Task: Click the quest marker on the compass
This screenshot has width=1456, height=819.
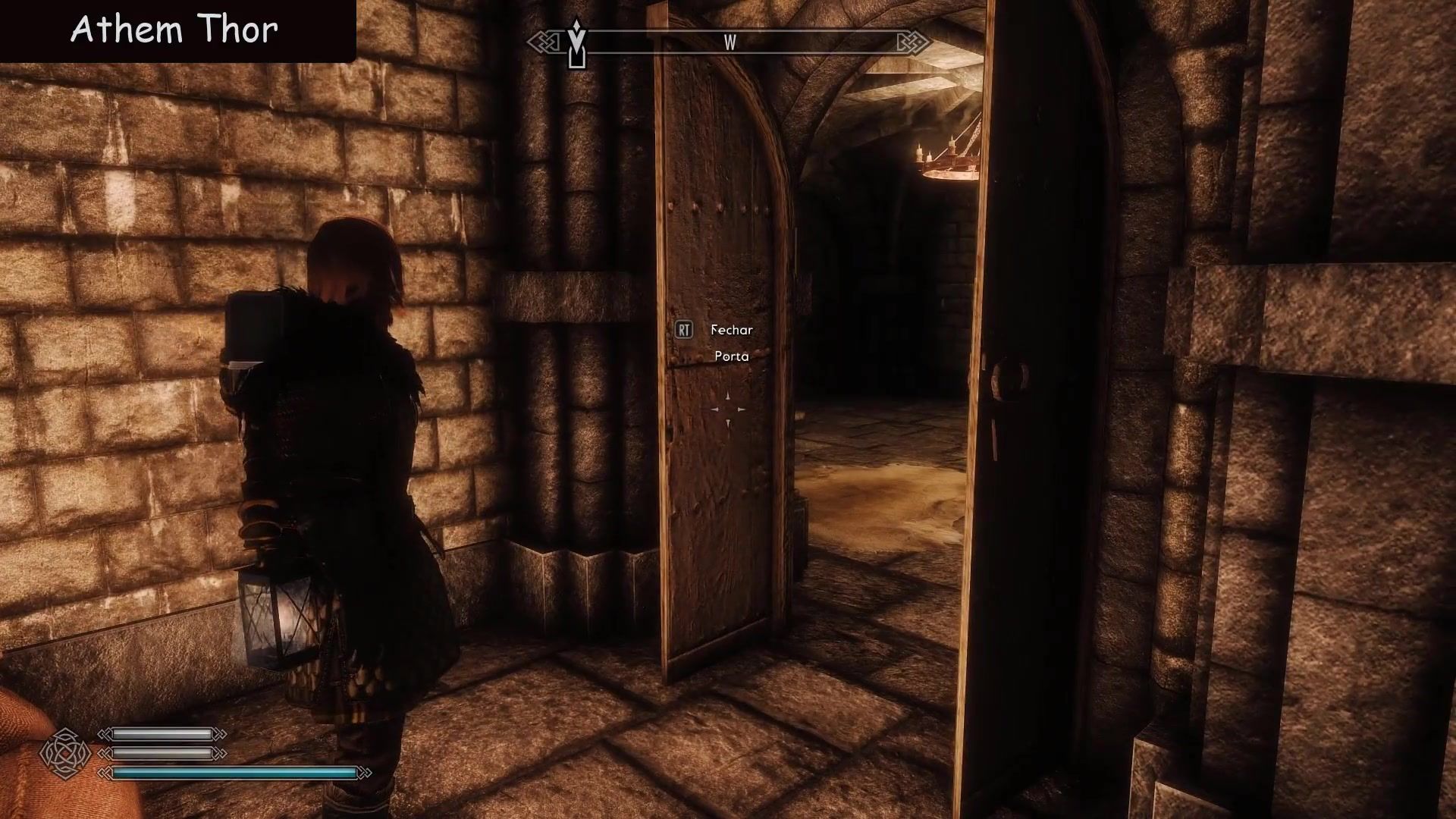Action: (x=577, y=44)
